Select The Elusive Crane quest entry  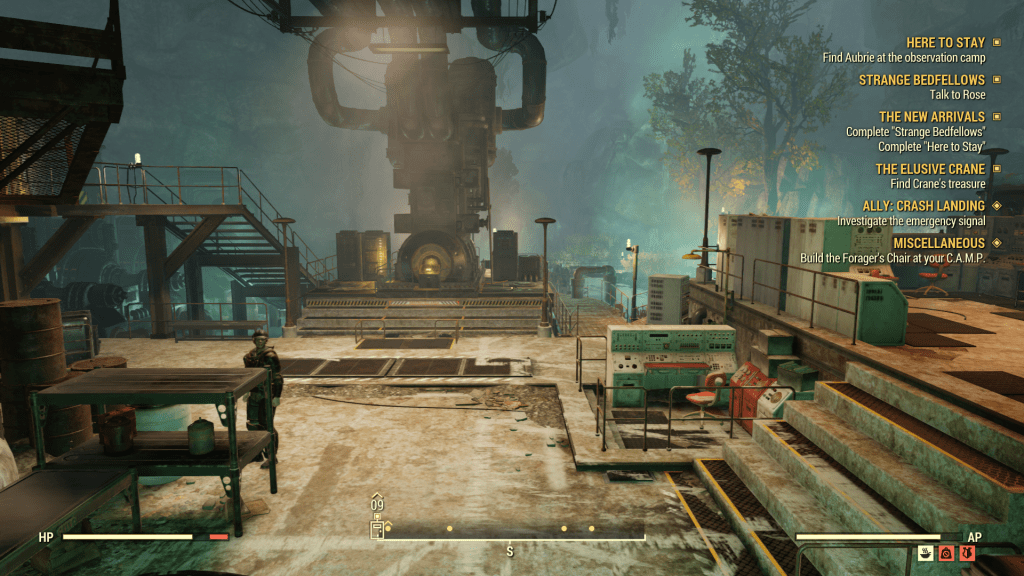pyautogui.click(x=930, y=169)
